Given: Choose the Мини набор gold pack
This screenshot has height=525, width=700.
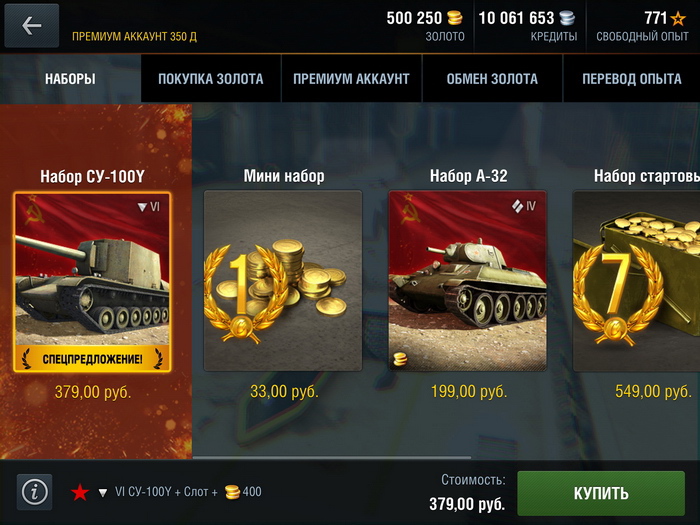Looking at the screenshot, I should click(x=283, y=281).
